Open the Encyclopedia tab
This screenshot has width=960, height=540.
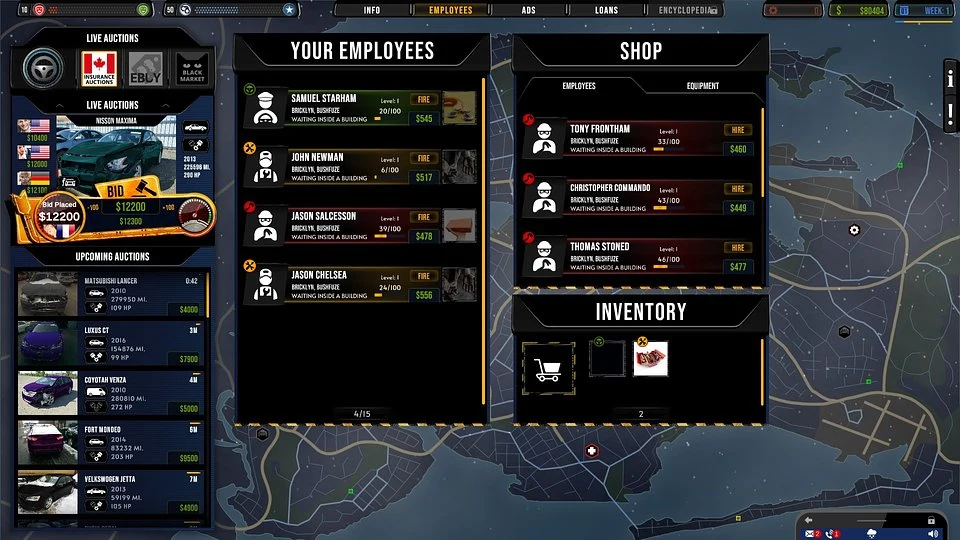686,10
